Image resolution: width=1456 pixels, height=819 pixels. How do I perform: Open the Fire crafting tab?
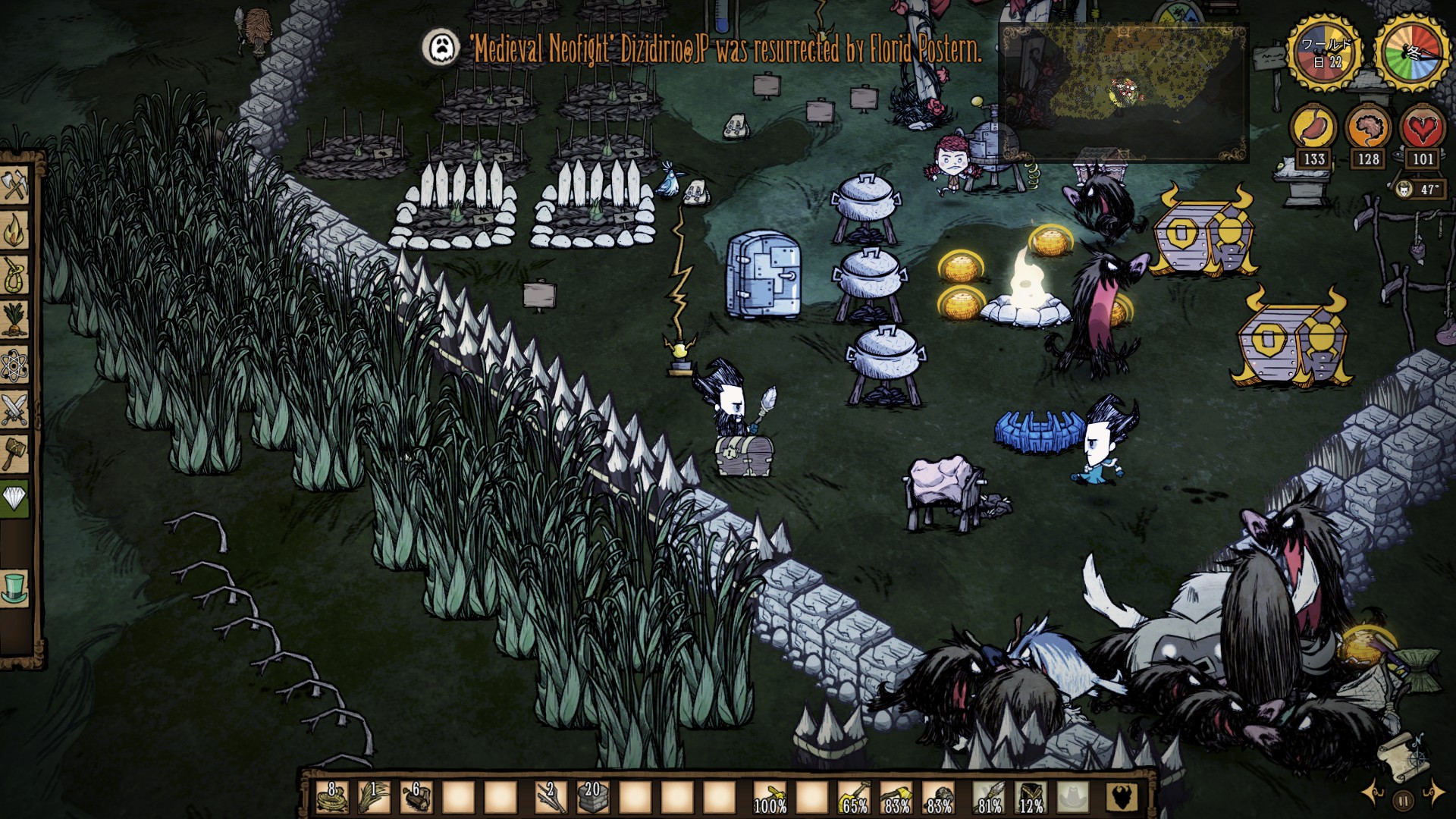[15, 231]
